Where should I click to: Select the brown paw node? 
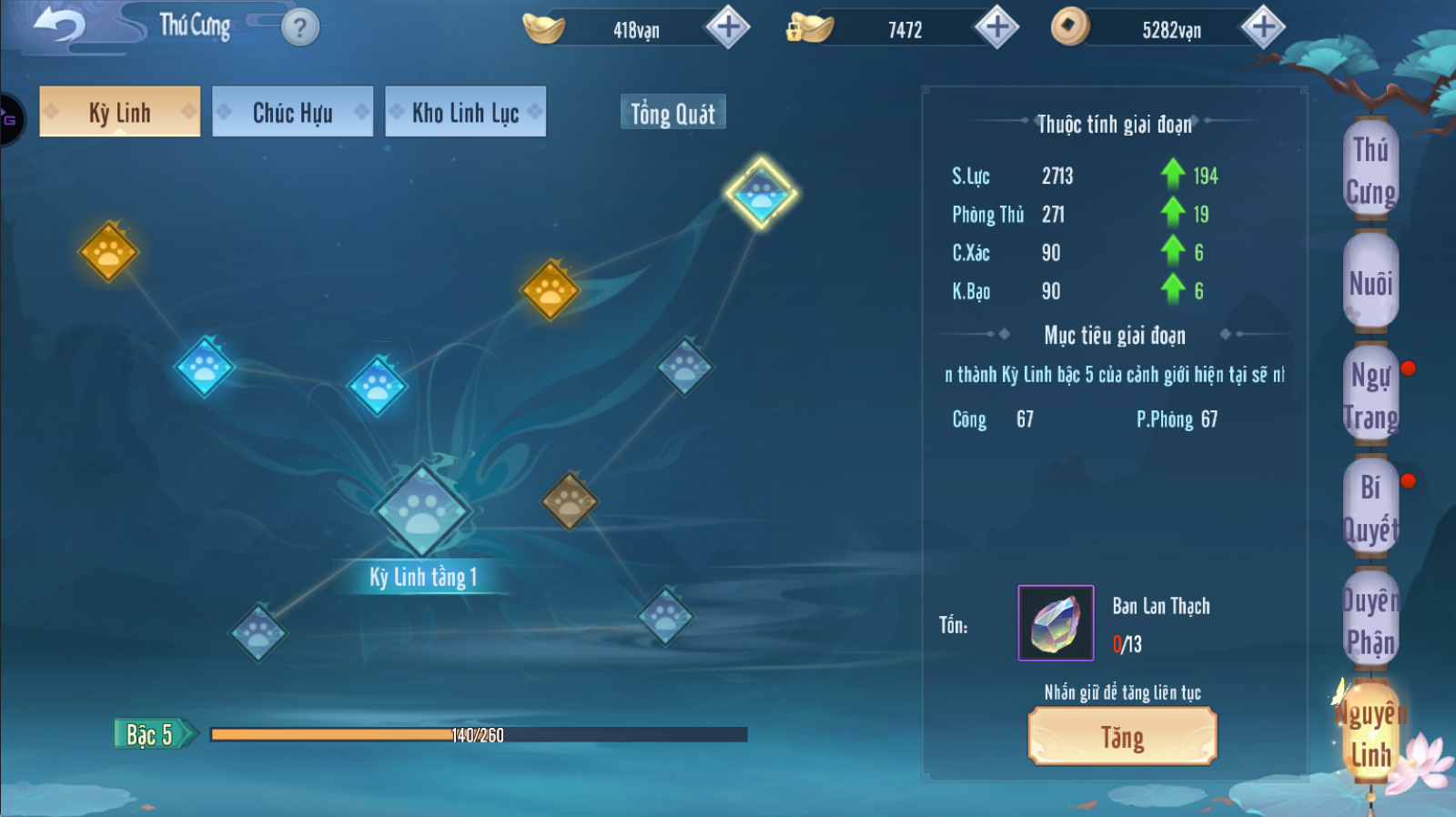click(x=570, y=499)
